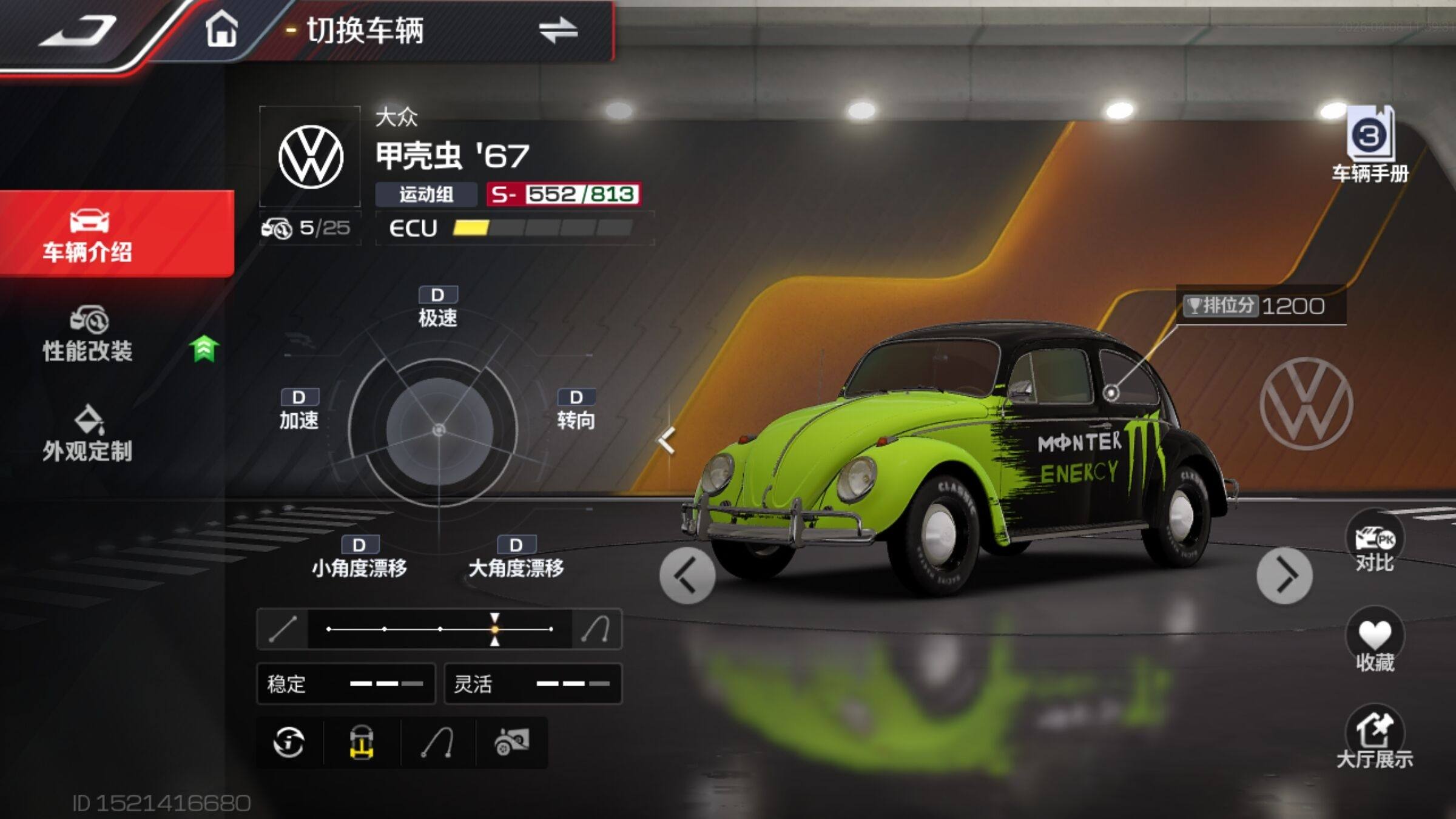Open the 对比 PK compare feature
This screenshot has height=819, width=1456.
(1374, 542)
